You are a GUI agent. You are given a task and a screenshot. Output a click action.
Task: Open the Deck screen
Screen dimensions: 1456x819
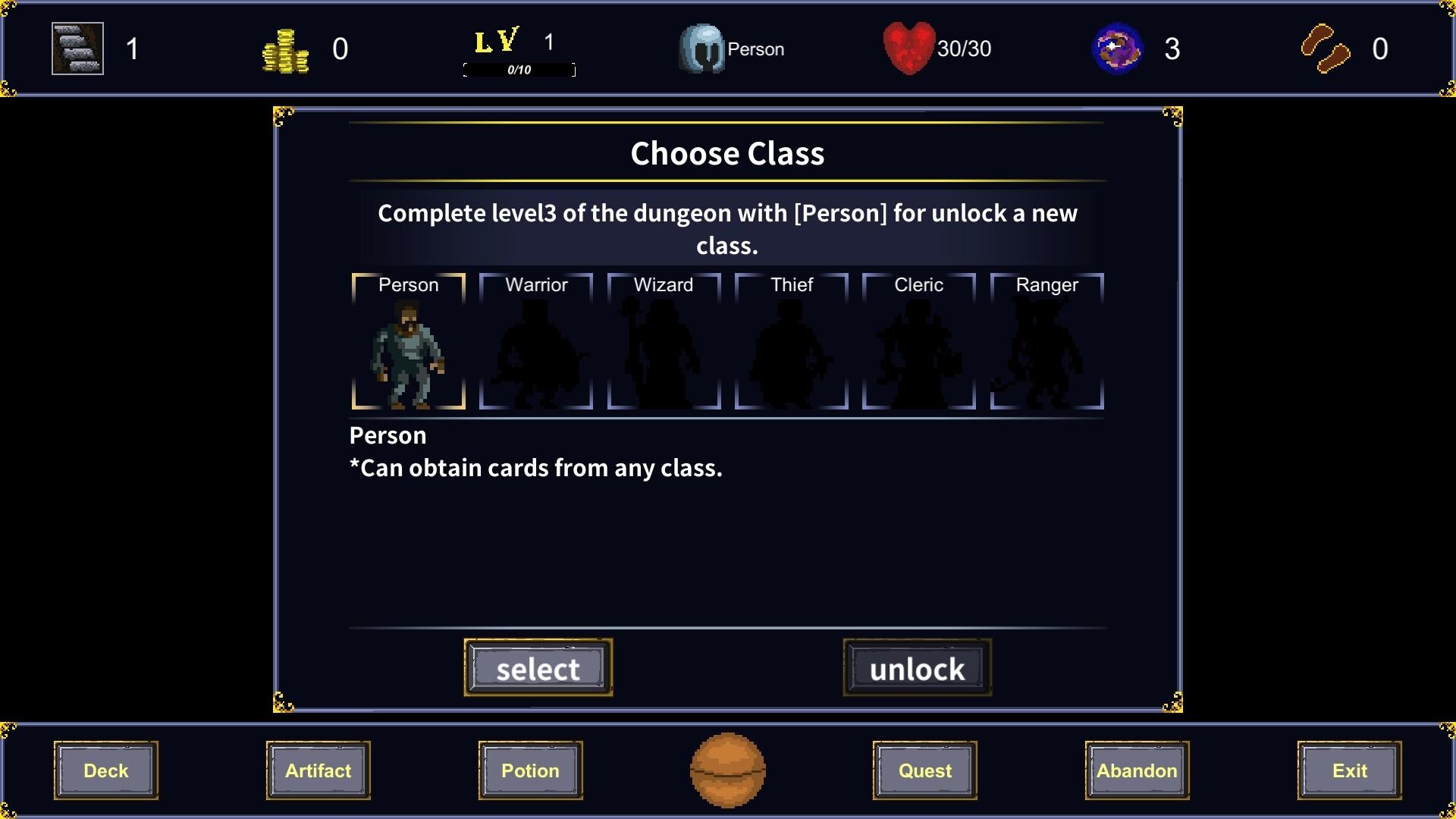pyautogui.click(x=105, y=770)
